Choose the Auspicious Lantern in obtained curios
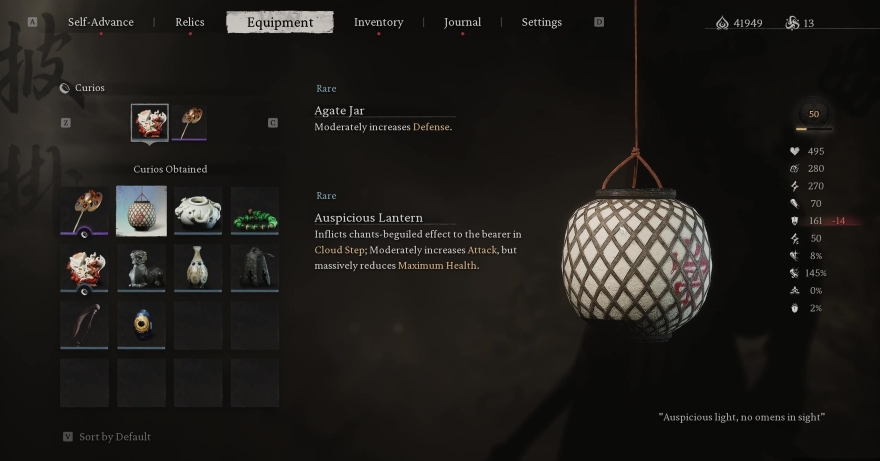This screenshot has height=461, width=880. [x=141, y=211]
